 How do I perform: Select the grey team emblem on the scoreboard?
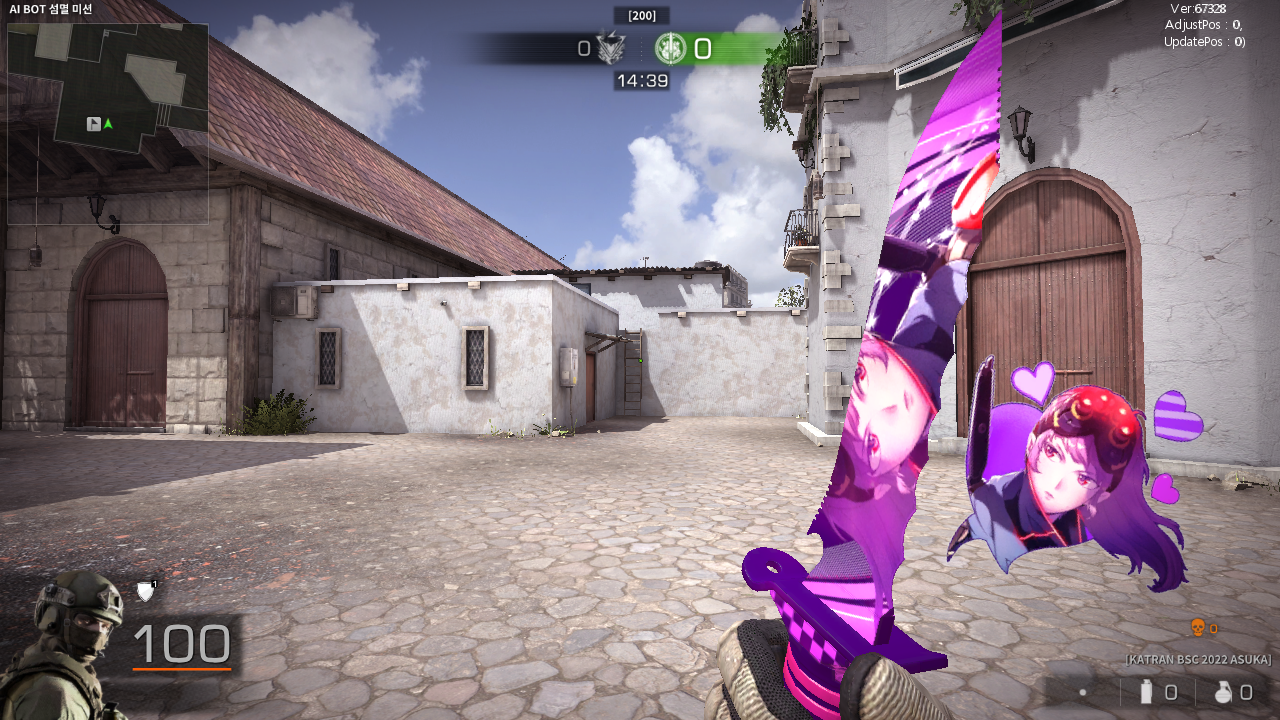coord(610,48)
